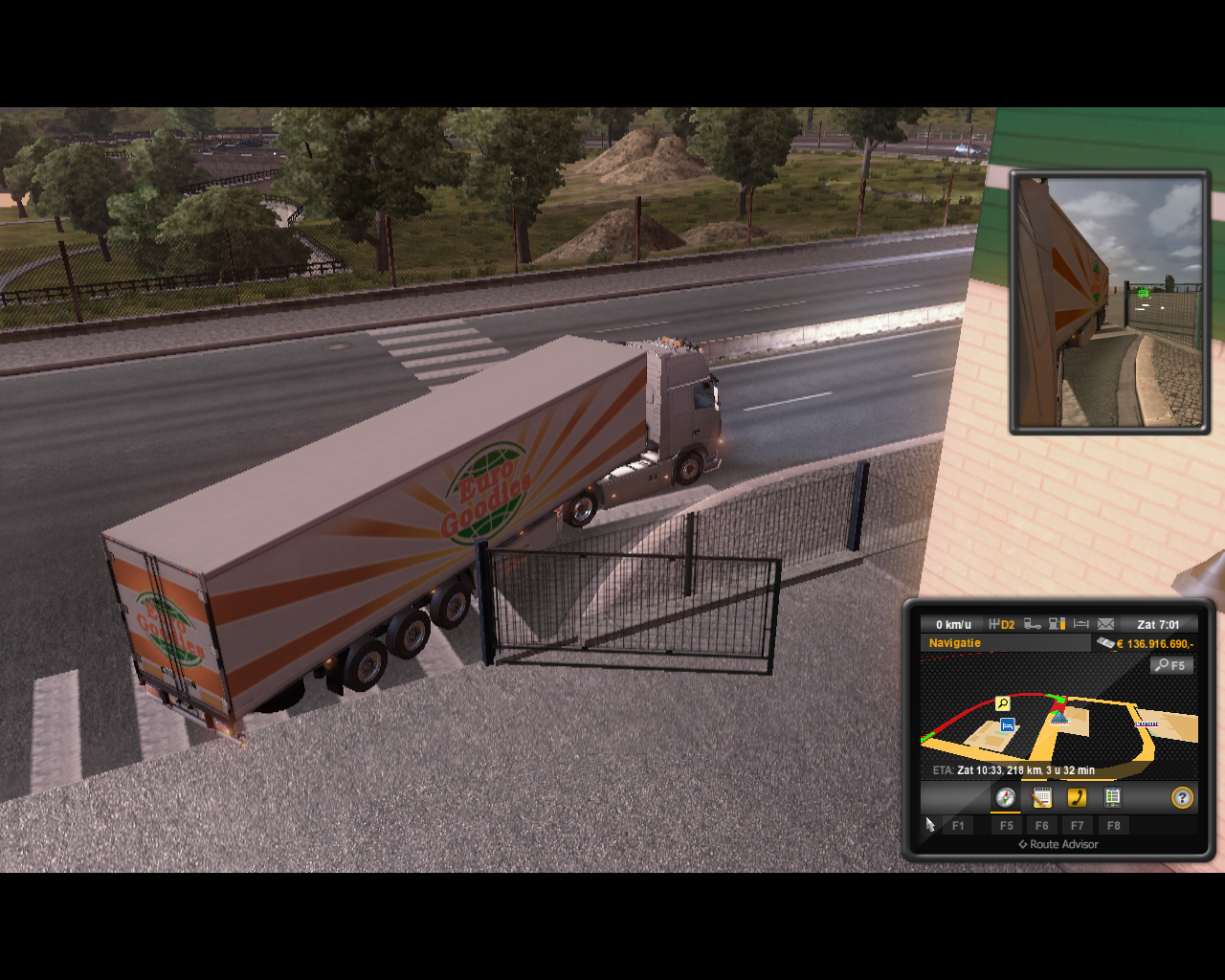Click the magnifier map zoom button
The height and width of the screenshot is (980, 1225).
[1170, 665]
